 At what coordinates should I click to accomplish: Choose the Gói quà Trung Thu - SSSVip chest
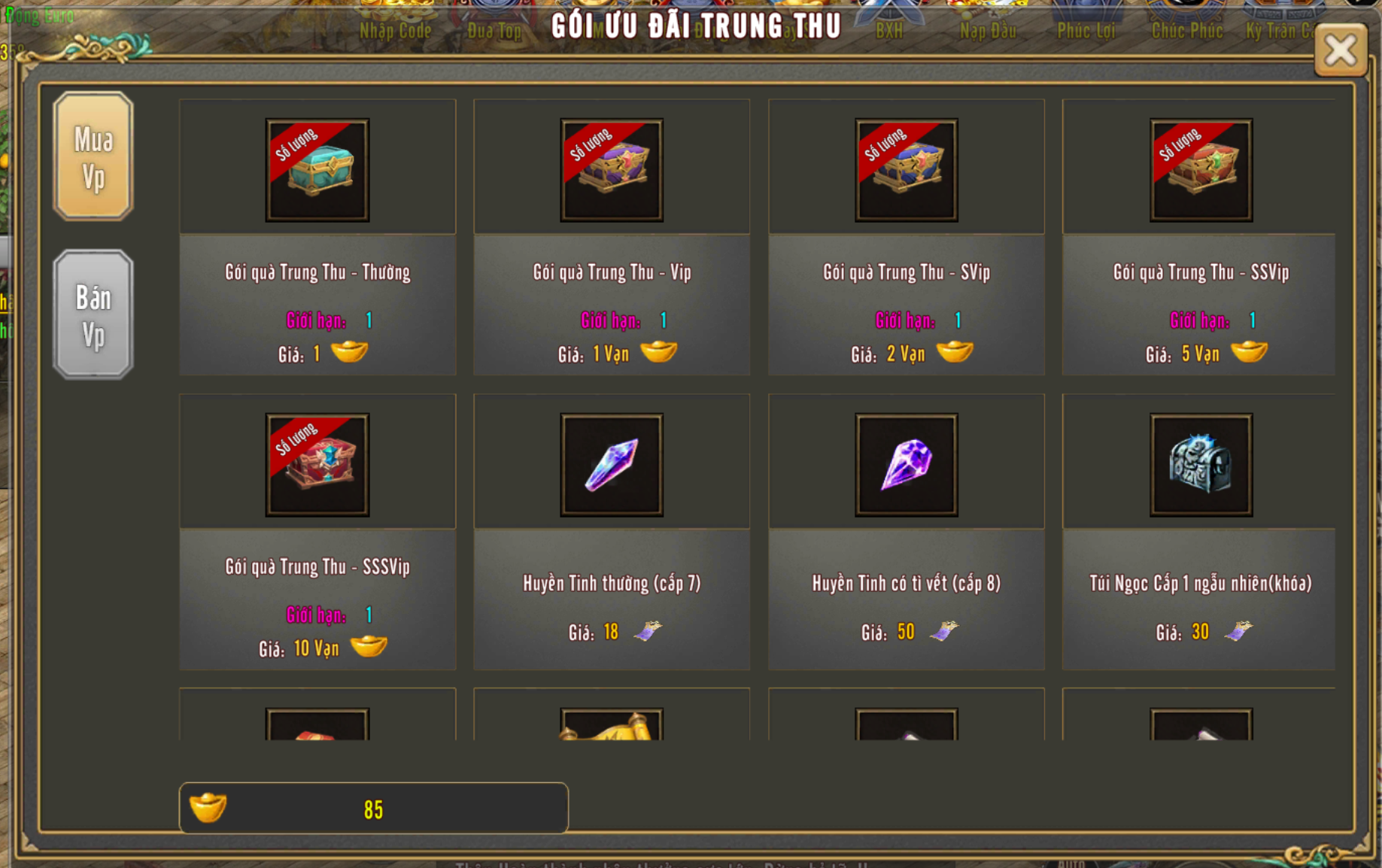point(317,465)
